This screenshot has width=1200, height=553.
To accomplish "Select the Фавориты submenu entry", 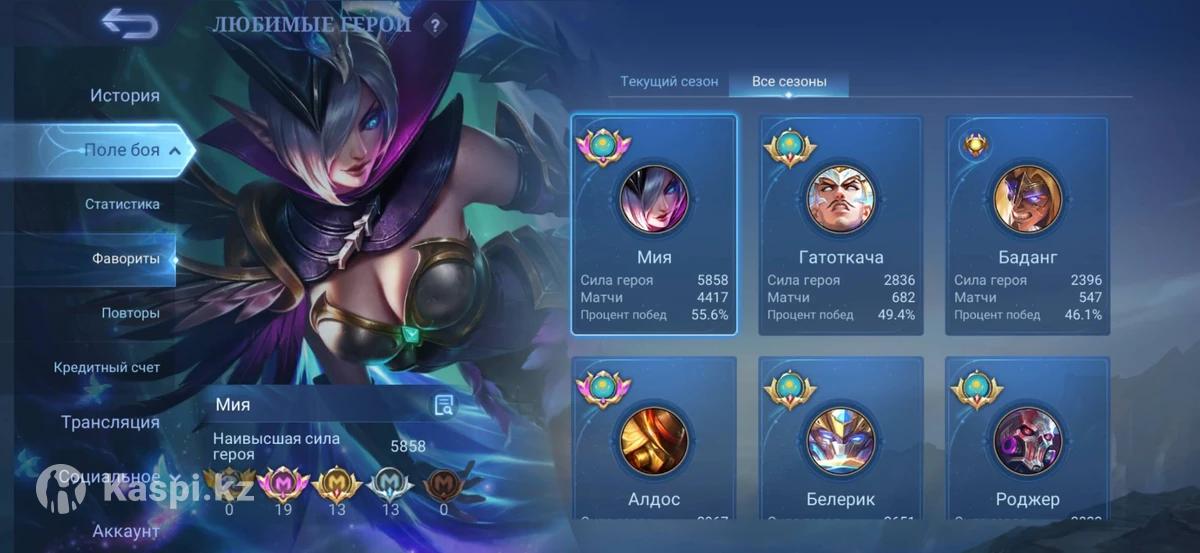I will tap(126, 258).
